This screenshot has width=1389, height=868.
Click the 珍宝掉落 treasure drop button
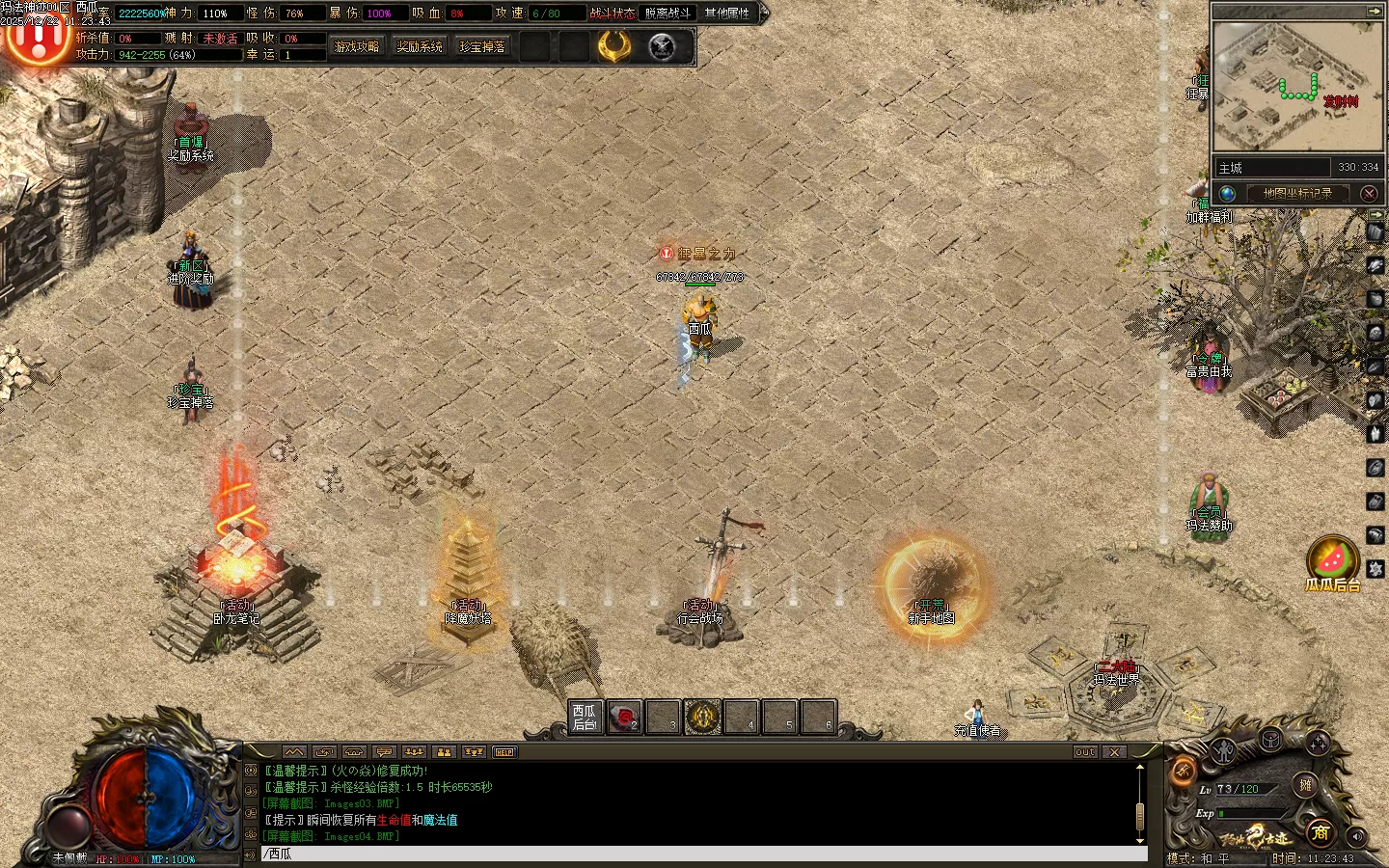pos(482,46)
